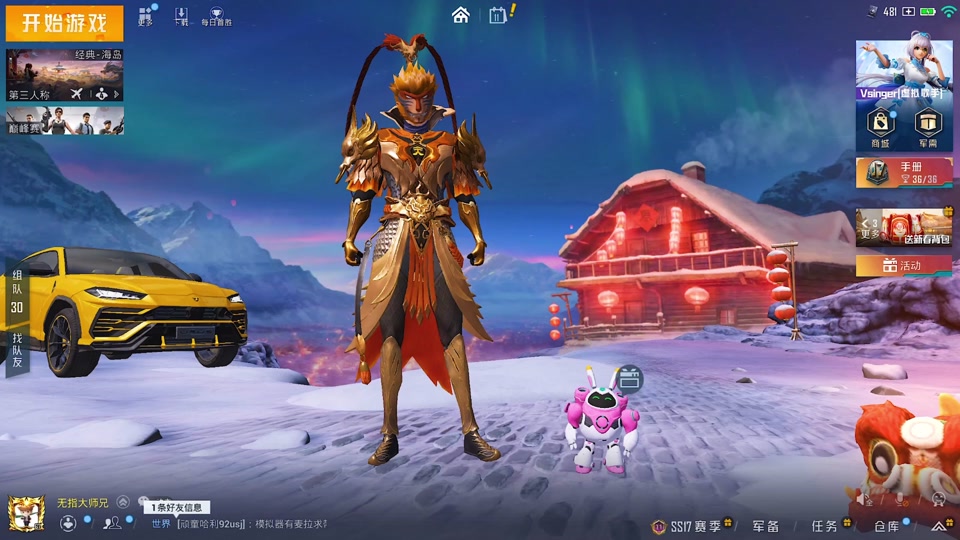
Task: Open the 经典-海岛 mode selection panel
Action: tap(65, 75)
